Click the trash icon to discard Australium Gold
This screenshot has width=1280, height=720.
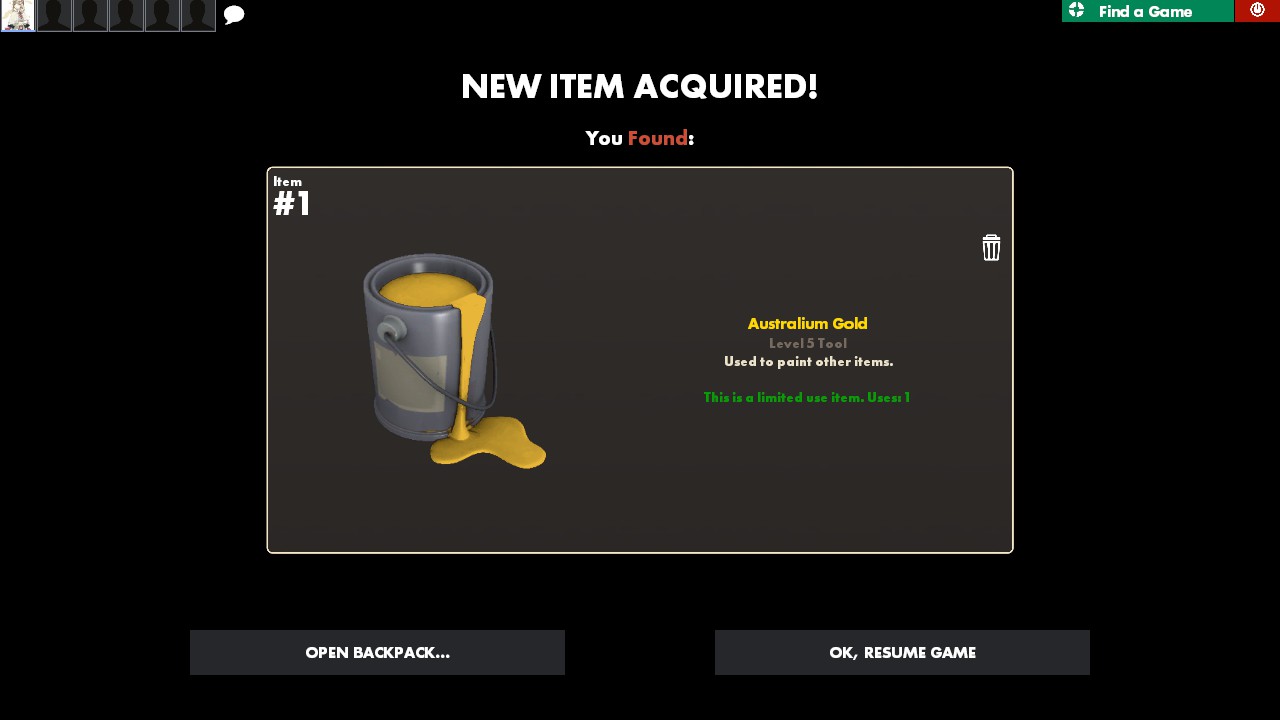[991, 247]
